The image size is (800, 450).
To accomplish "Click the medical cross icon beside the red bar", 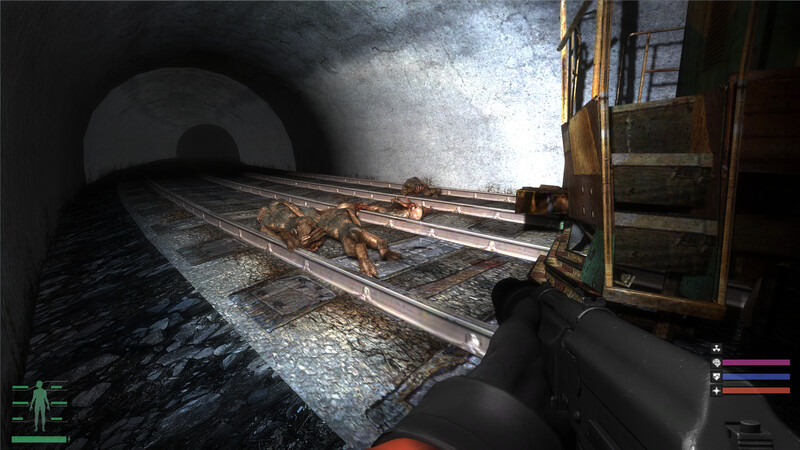I will [x=715, y=390].
